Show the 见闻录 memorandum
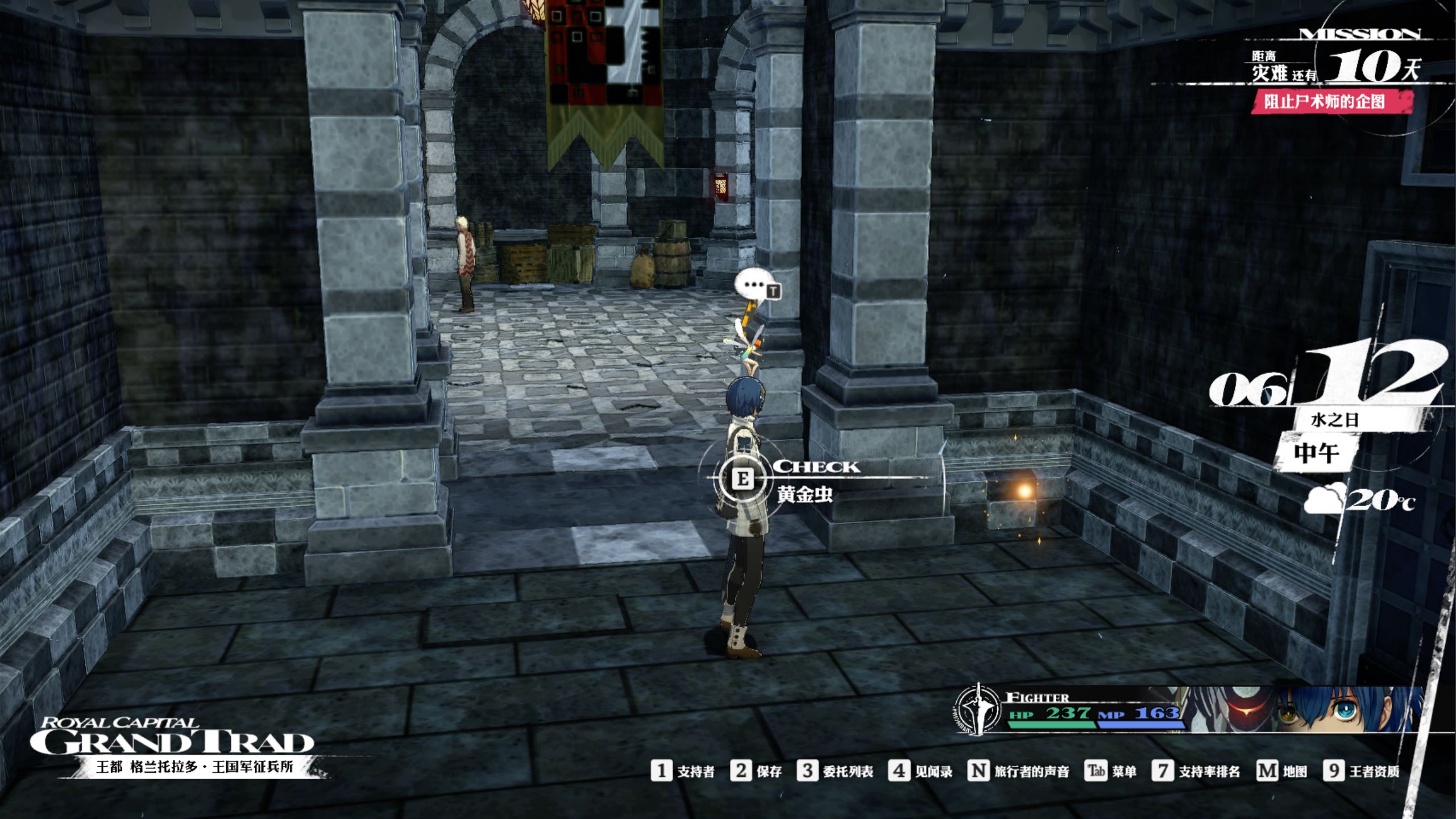 pyautogui.click(x=920, y=771)
